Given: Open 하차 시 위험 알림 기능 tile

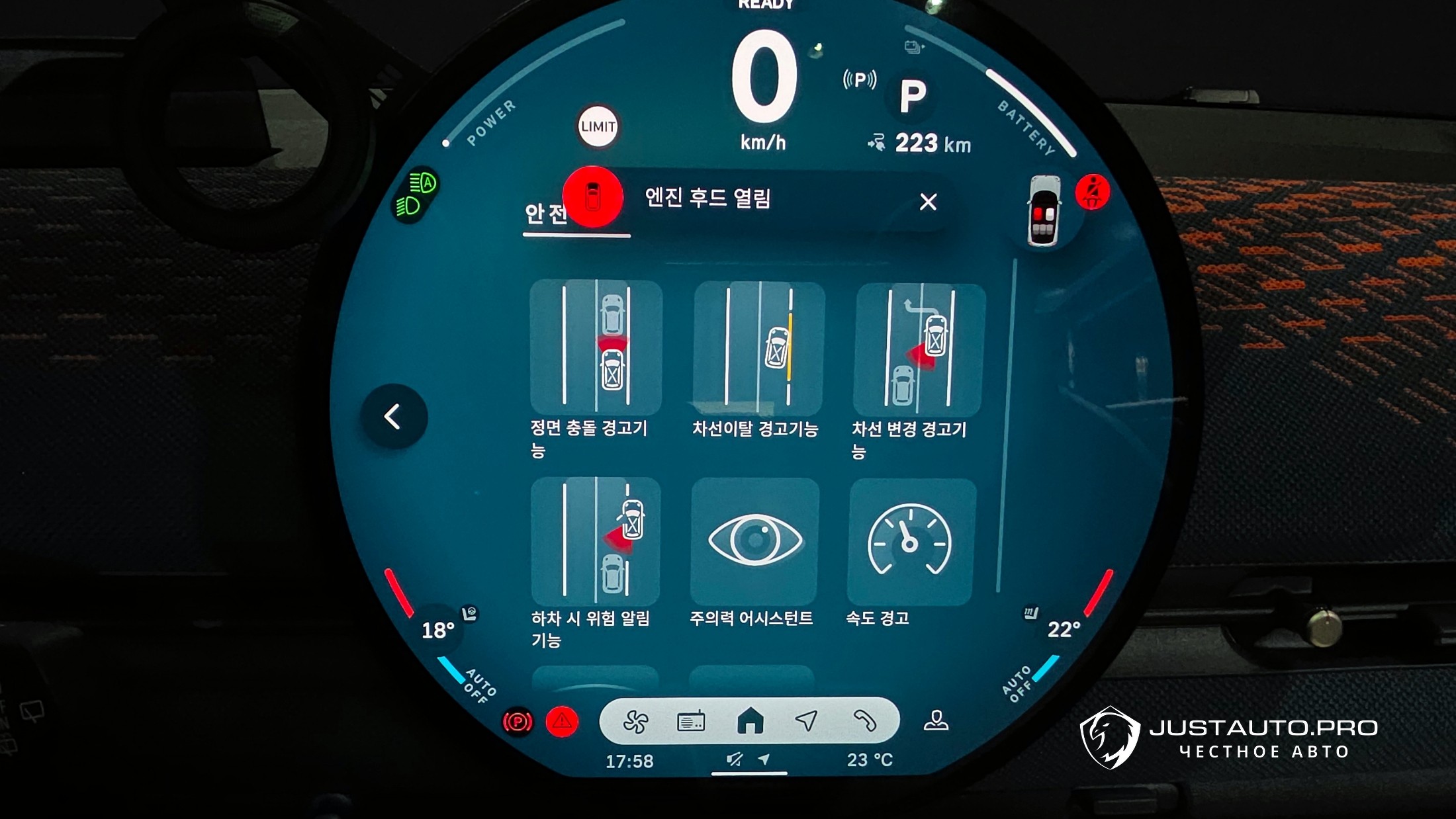Looking at the screenshot, I should (595, 540).
